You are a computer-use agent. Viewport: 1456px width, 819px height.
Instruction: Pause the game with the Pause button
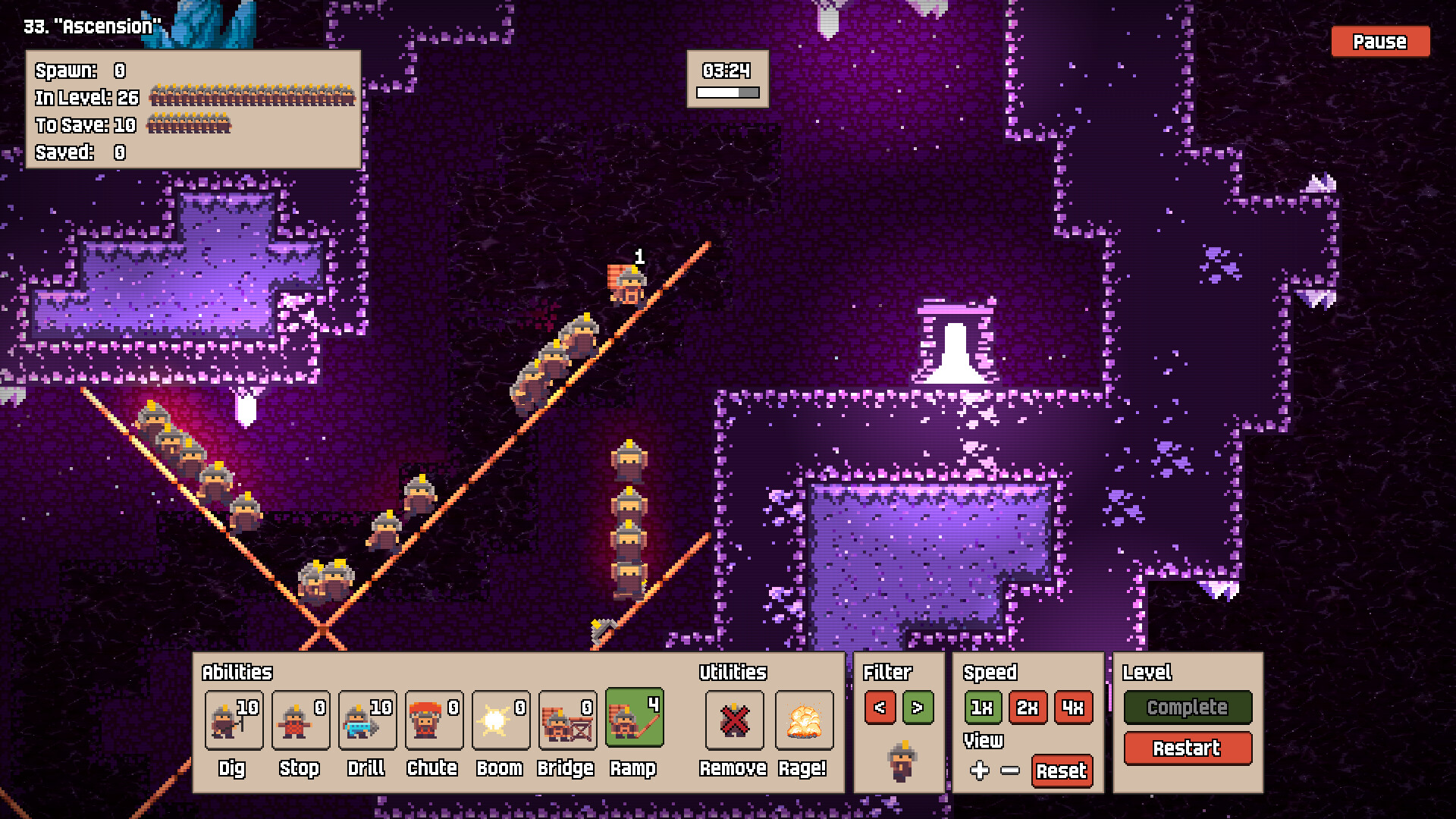coord(1380,42)
